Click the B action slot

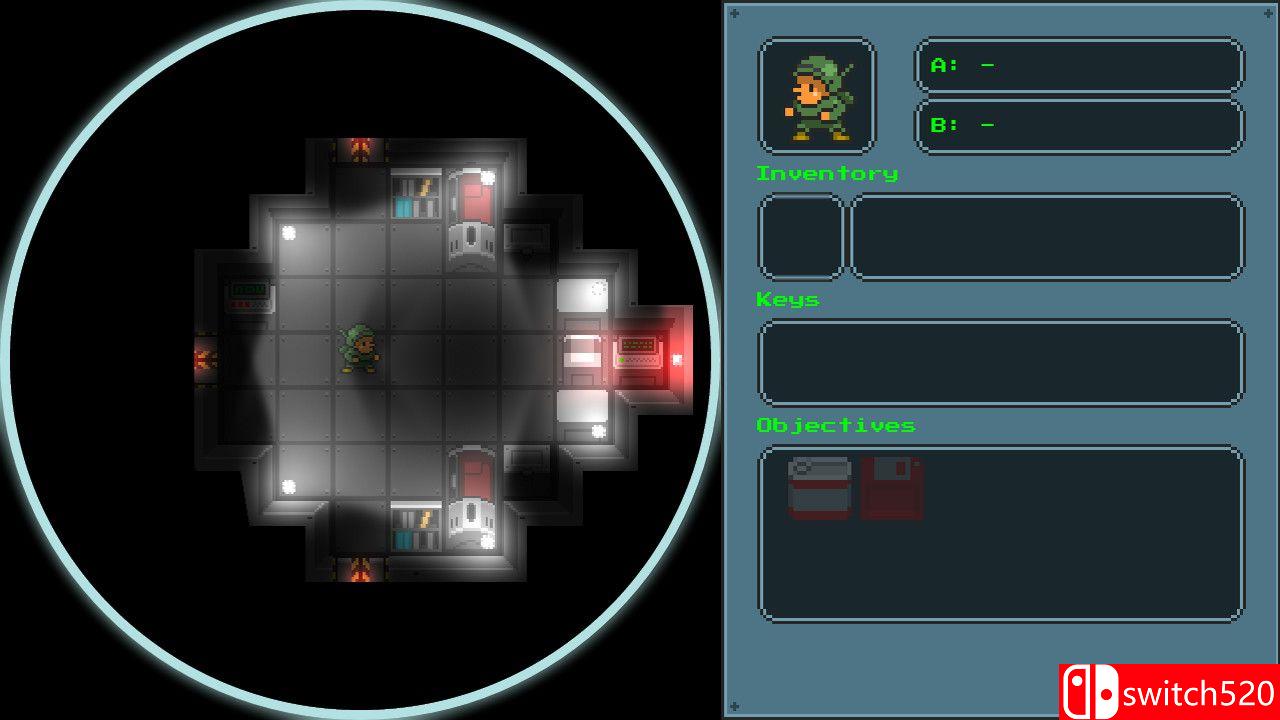[x=1077, y=125]
